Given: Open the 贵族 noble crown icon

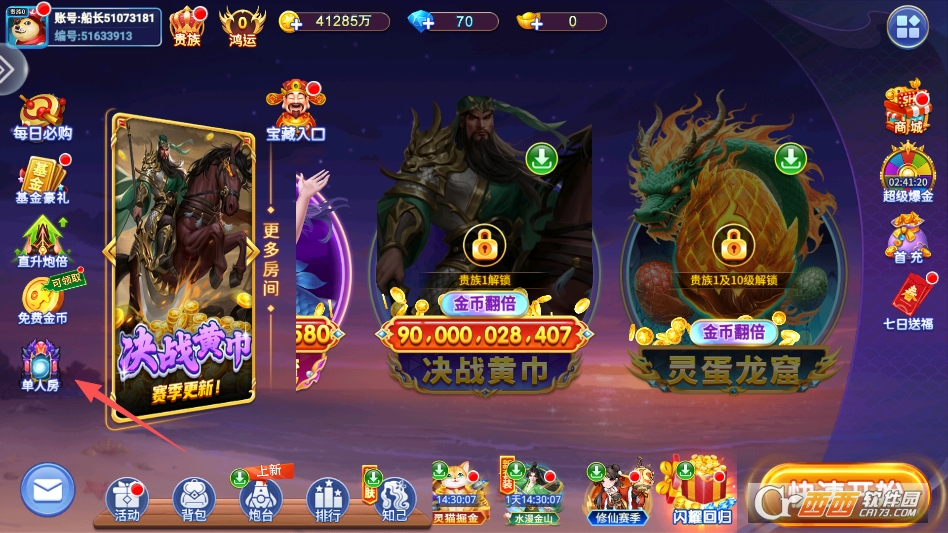Looking at the screenshot, I should (187, 24).
